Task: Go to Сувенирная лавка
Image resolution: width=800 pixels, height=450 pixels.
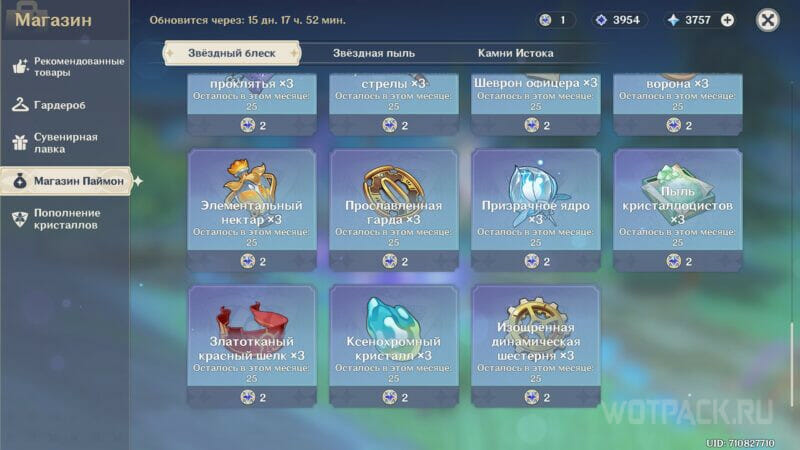Action: [x=65, y=143]
